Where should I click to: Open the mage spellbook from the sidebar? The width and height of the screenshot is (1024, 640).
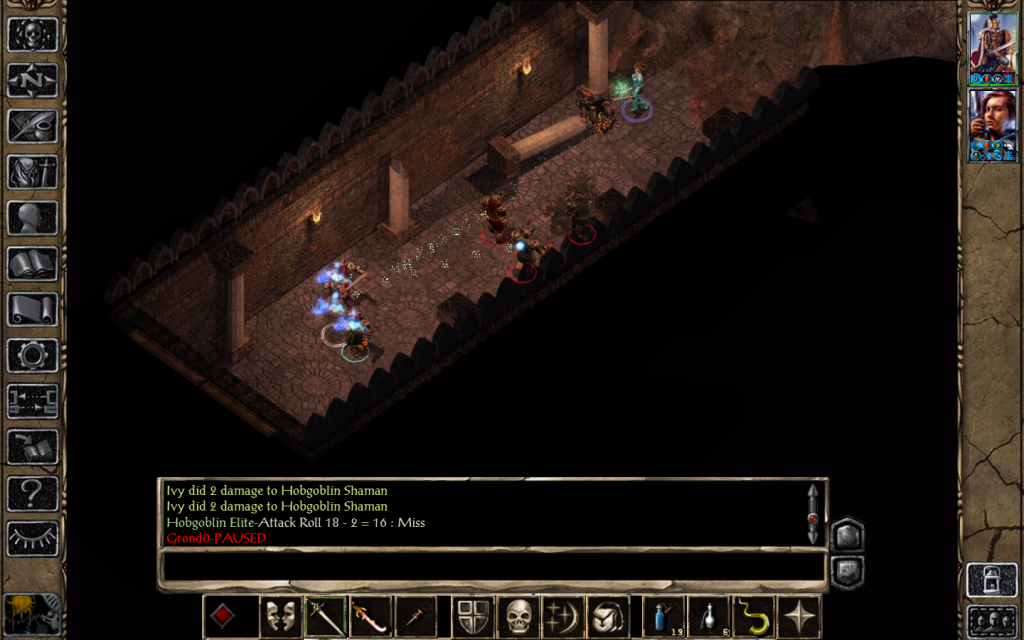[32, 264]
